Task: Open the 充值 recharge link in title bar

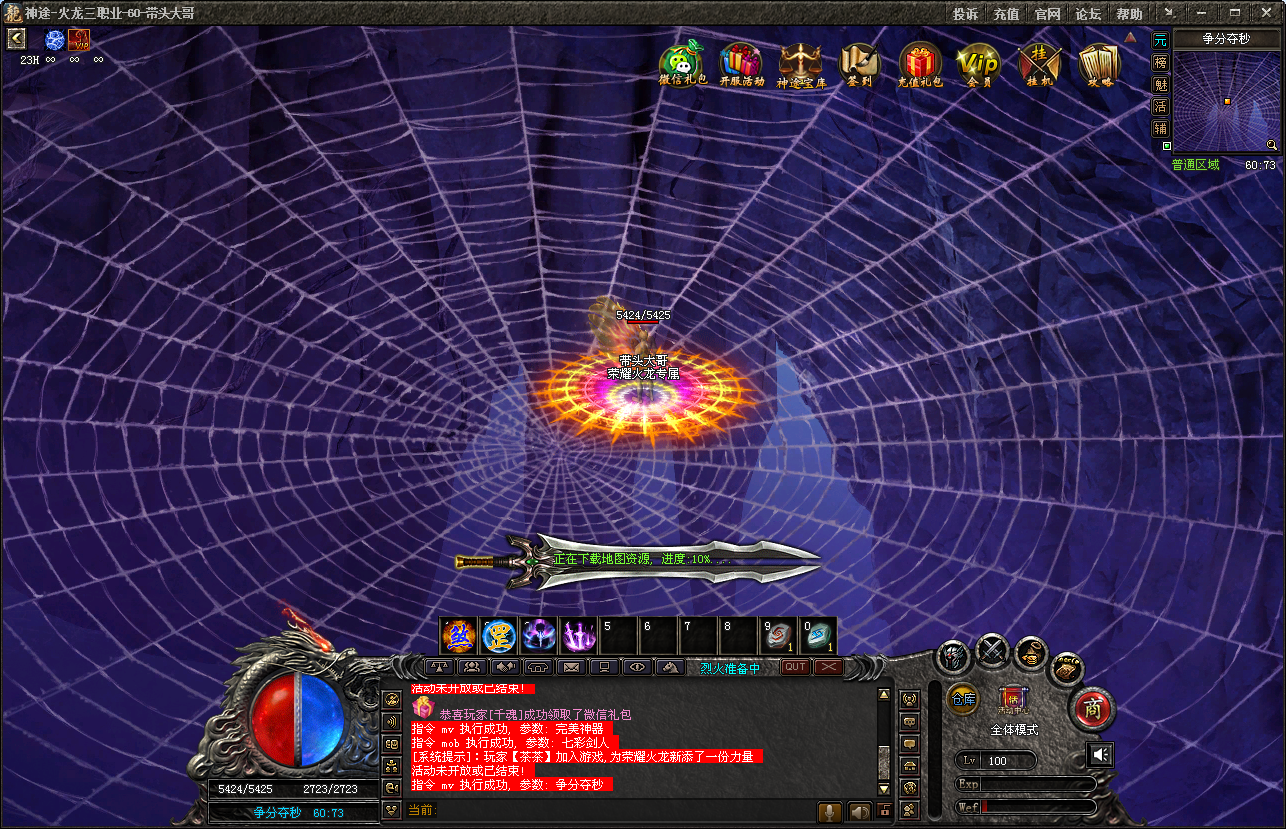Action: pyautogui.click(x=1006, y=14)
